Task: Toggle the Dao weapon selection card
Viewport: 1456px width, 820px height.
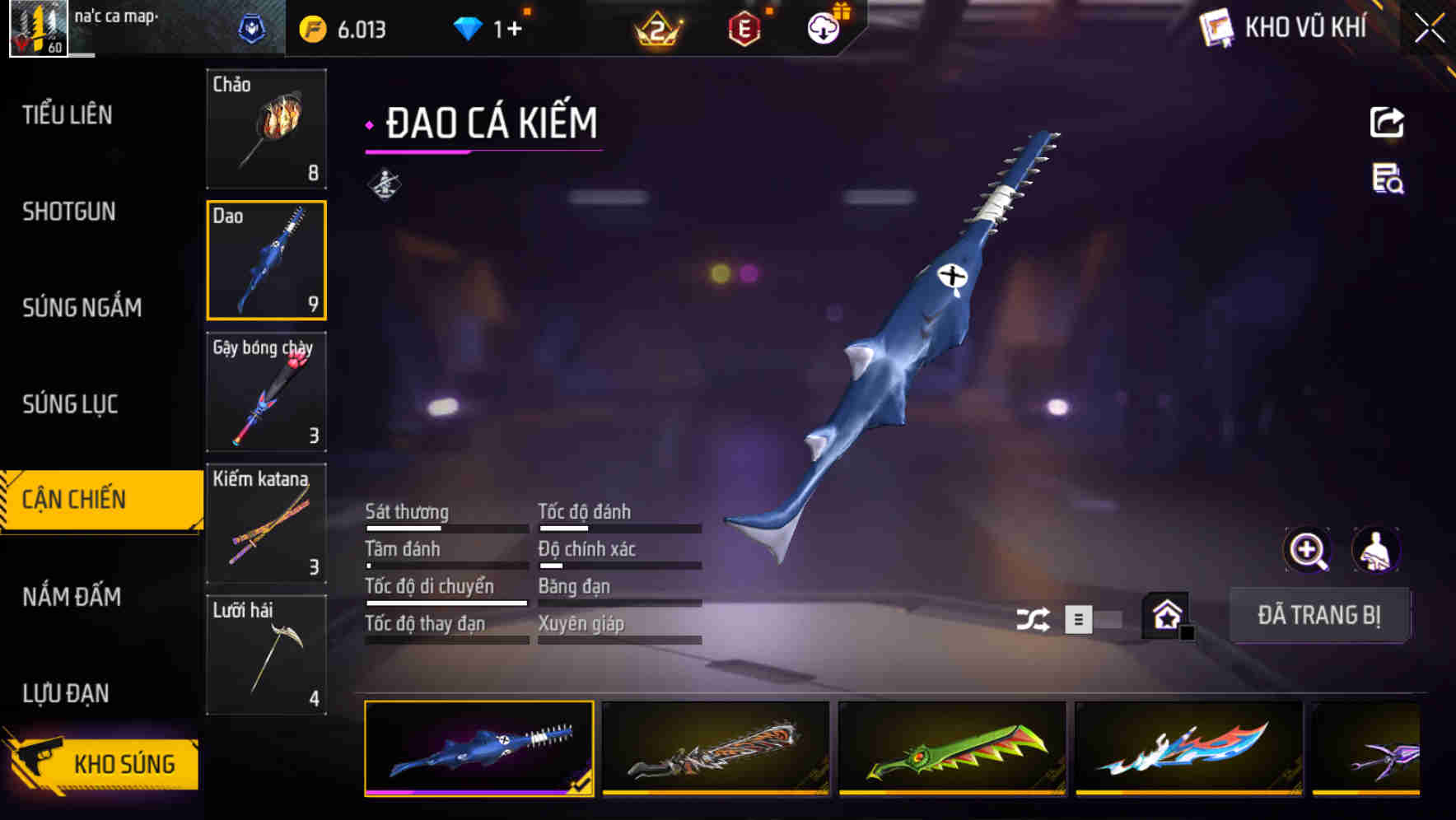Action: tap(266, 260)
